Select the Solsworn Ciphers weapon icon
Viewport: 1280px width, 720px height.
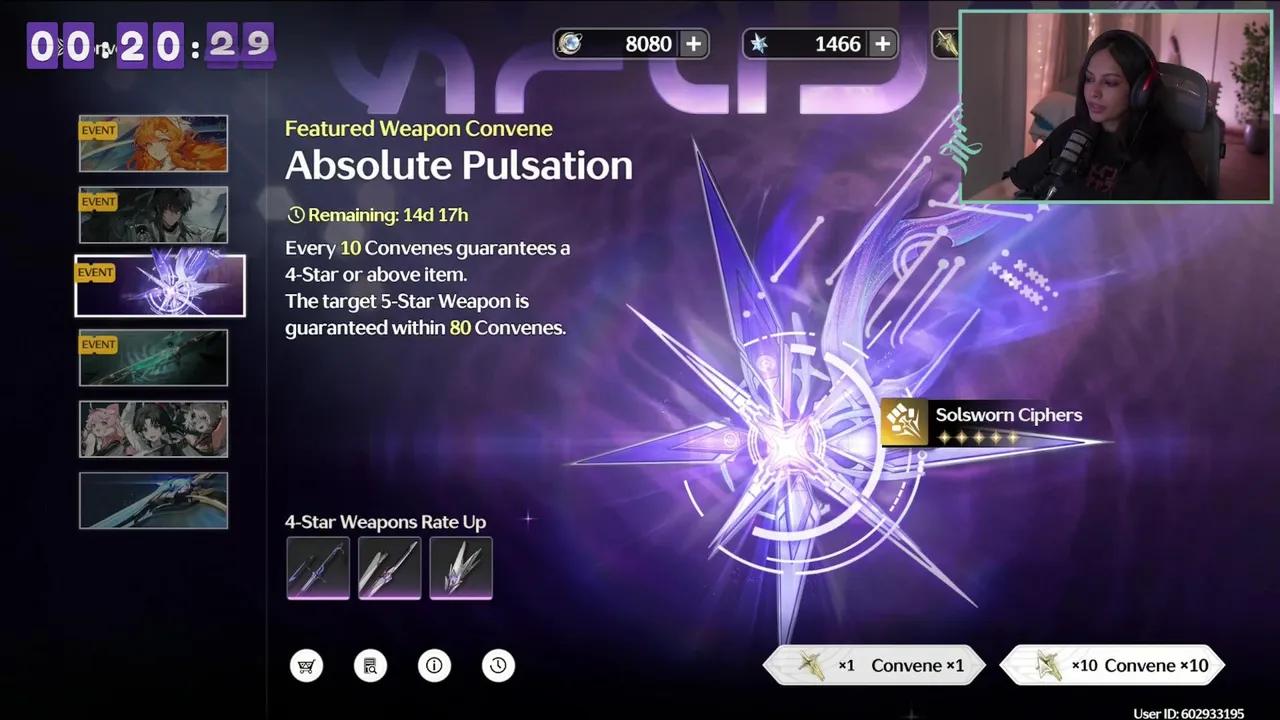[x=905, y=422]
